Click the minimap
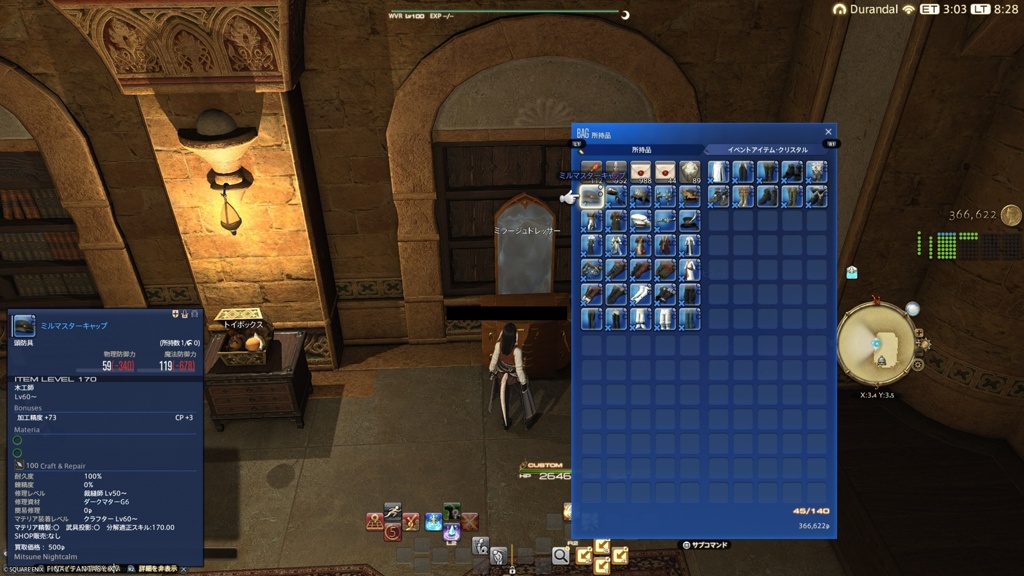Image resolution: width=1024 pixels, height=576 pixels. point(876,342)
